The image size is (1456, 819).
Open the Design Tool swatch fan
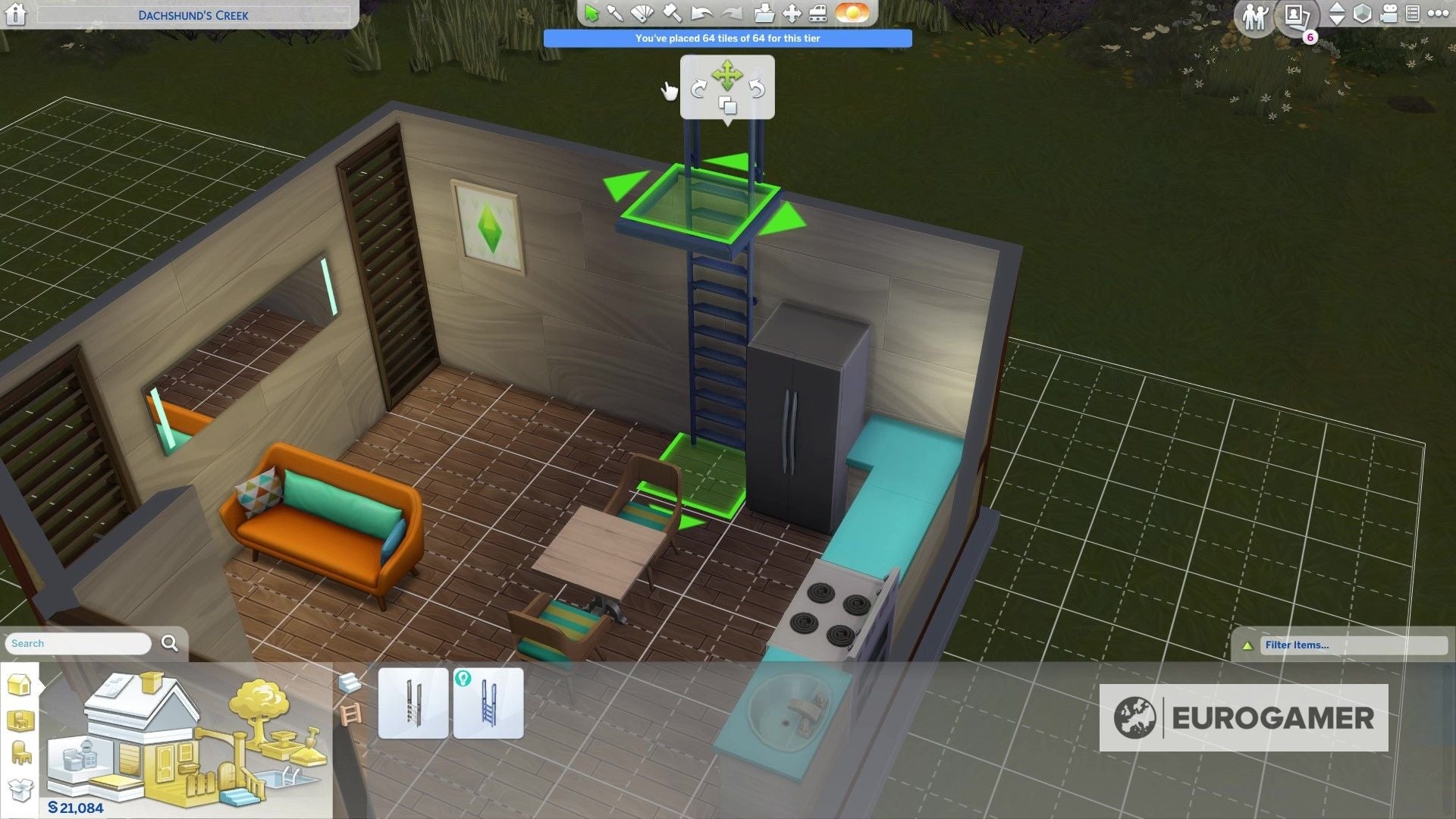pos(642,12)
